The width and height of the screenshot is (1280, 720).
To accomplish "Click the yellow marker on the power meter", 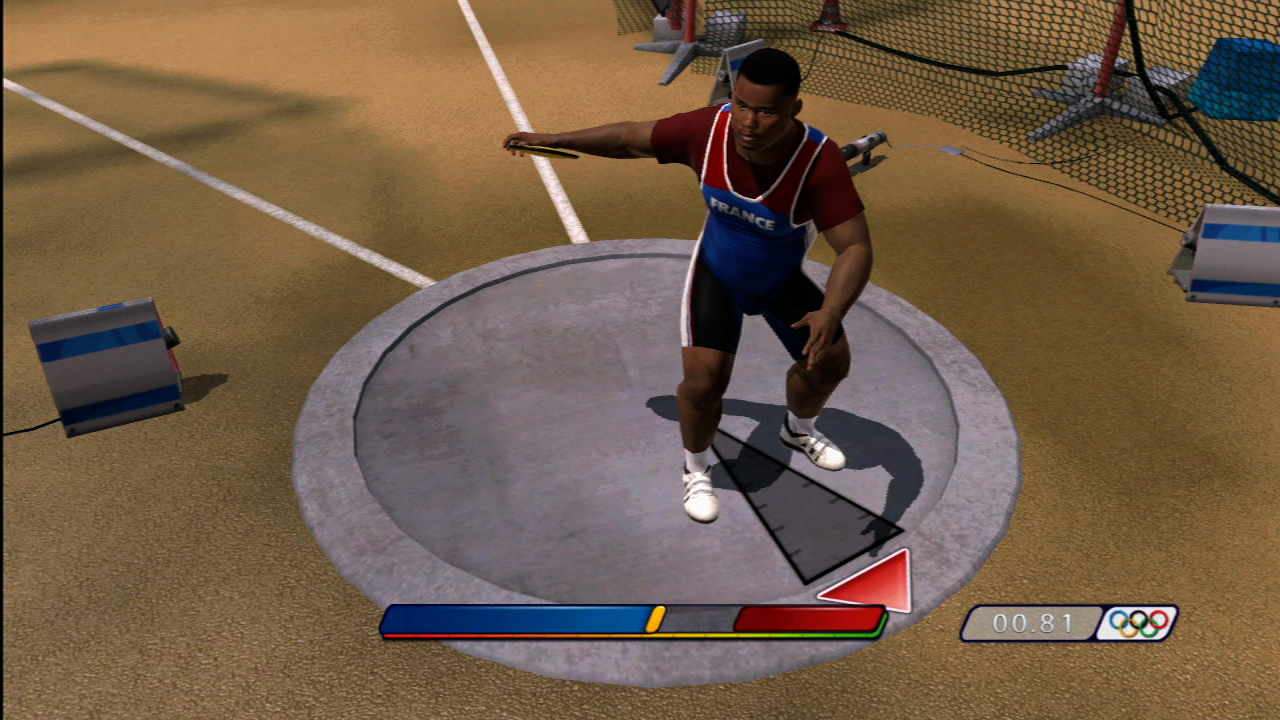I will [x=655, y=619].
